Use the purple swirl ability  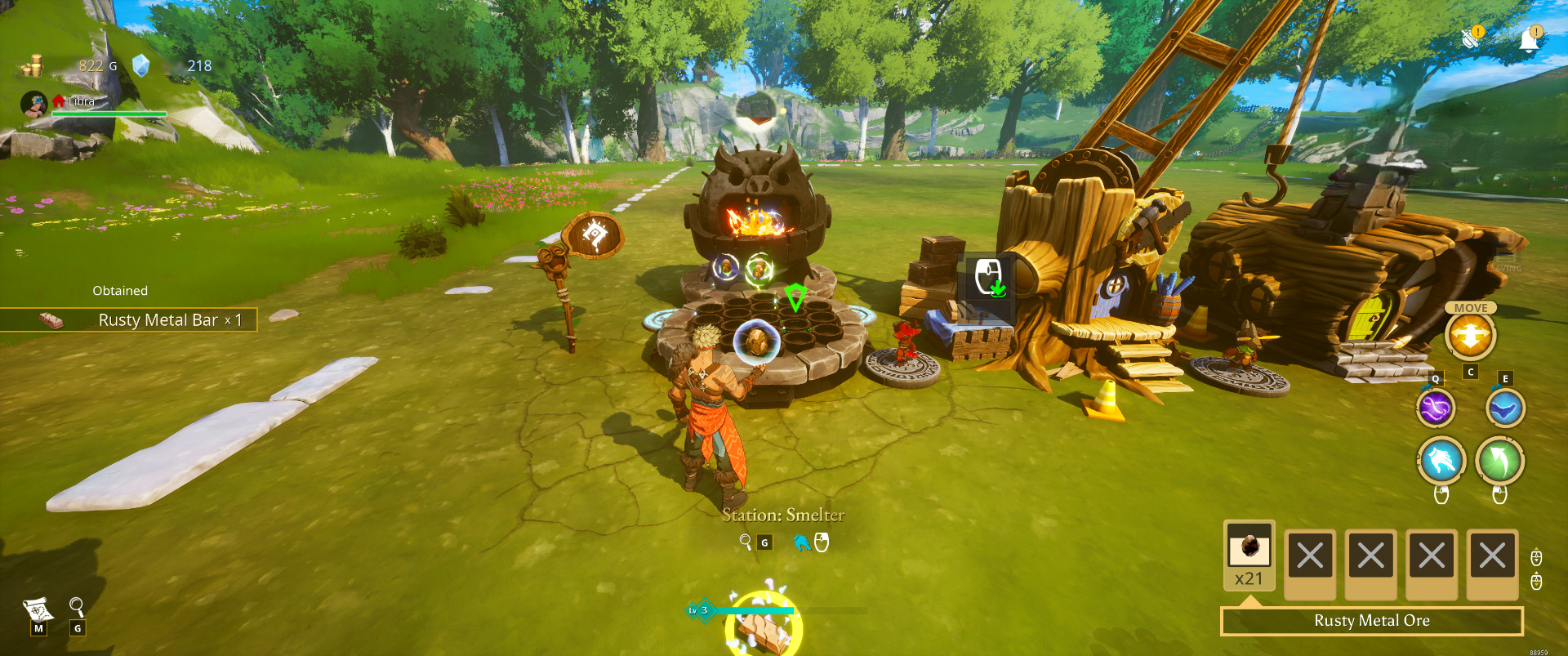(x=1436, y=408)
